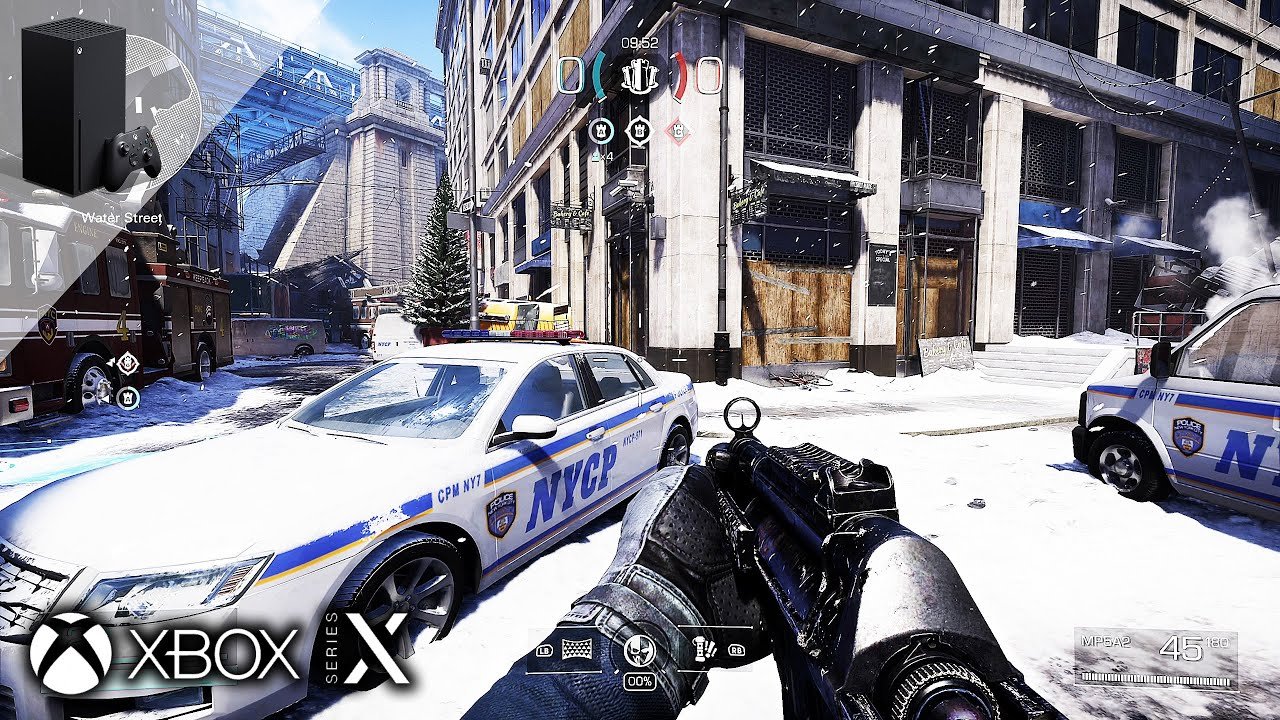Select the red objective C diamond icon
1280x720 pixels.
coord(678,130)
